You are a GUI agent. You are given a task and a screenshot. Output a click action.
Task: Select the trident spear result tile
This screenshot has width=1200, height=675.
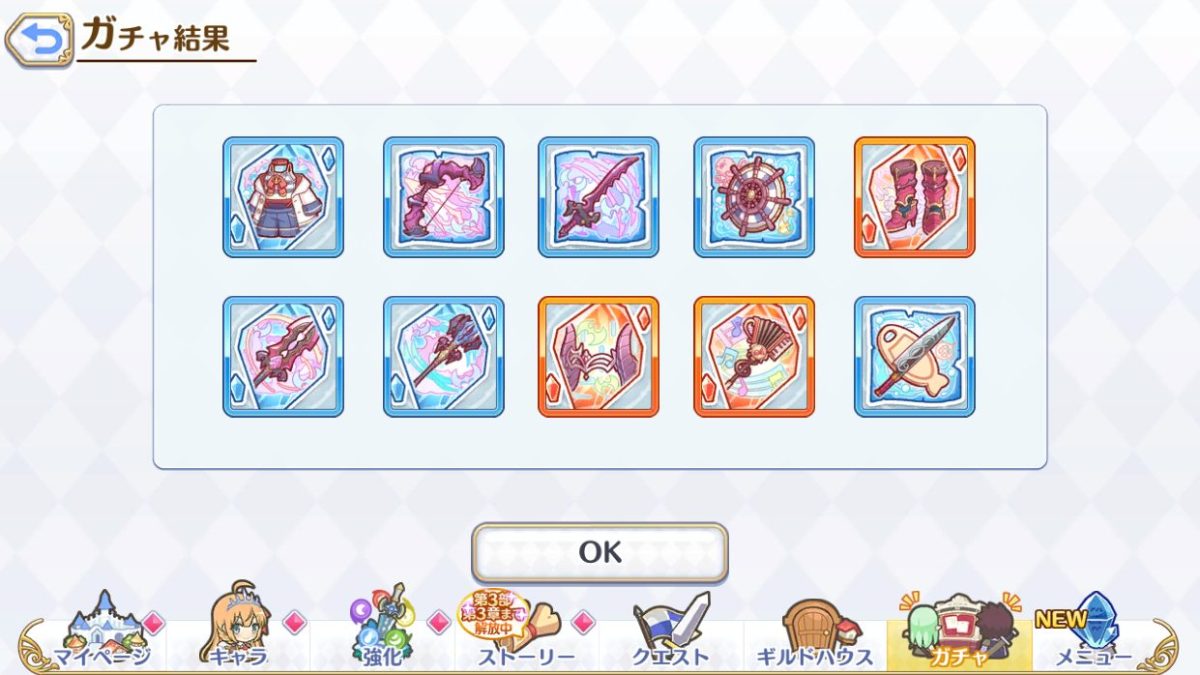[x=443, y=357]
